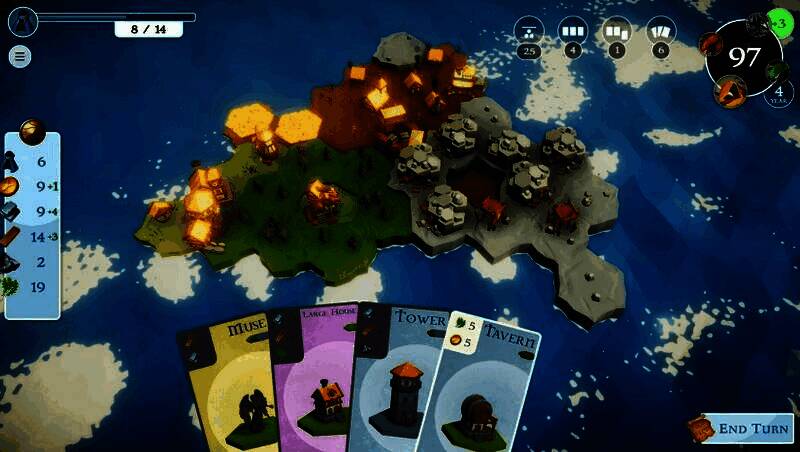Click the round orb atop resource panel
This screenshot has width=800, height=452.
32,130
